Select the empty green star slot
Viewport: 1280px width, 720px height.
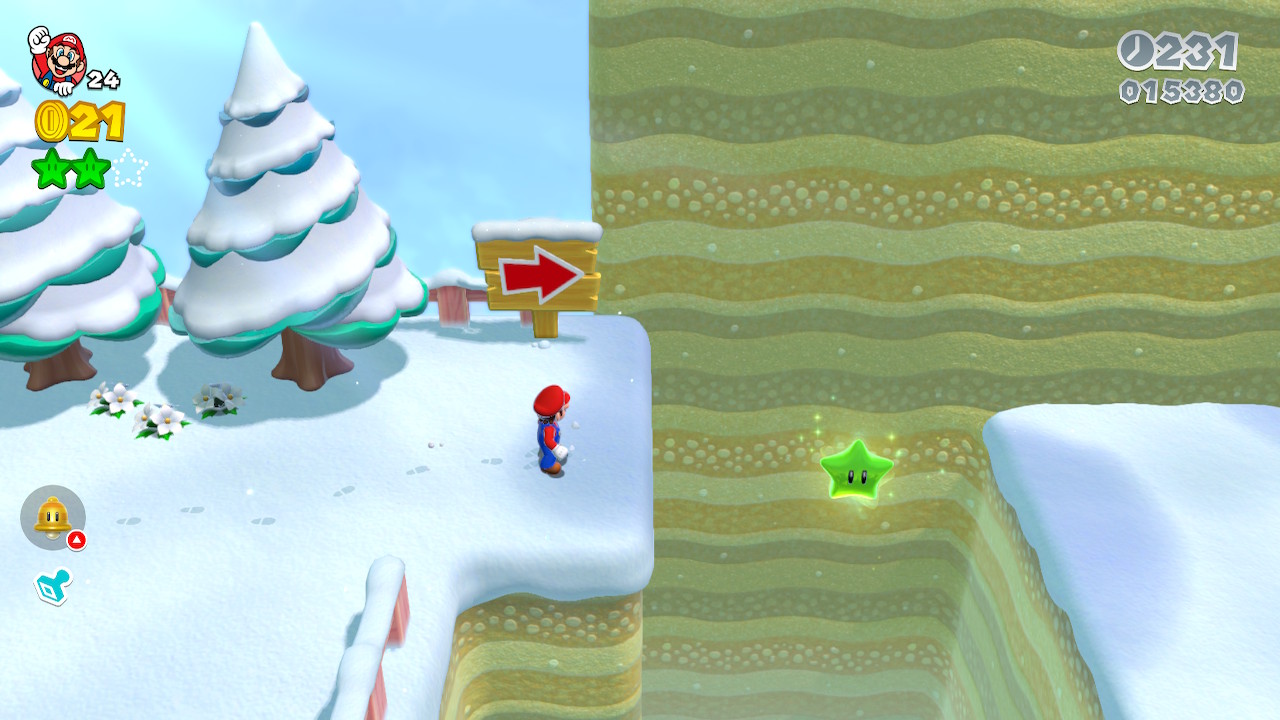point(129,168)
